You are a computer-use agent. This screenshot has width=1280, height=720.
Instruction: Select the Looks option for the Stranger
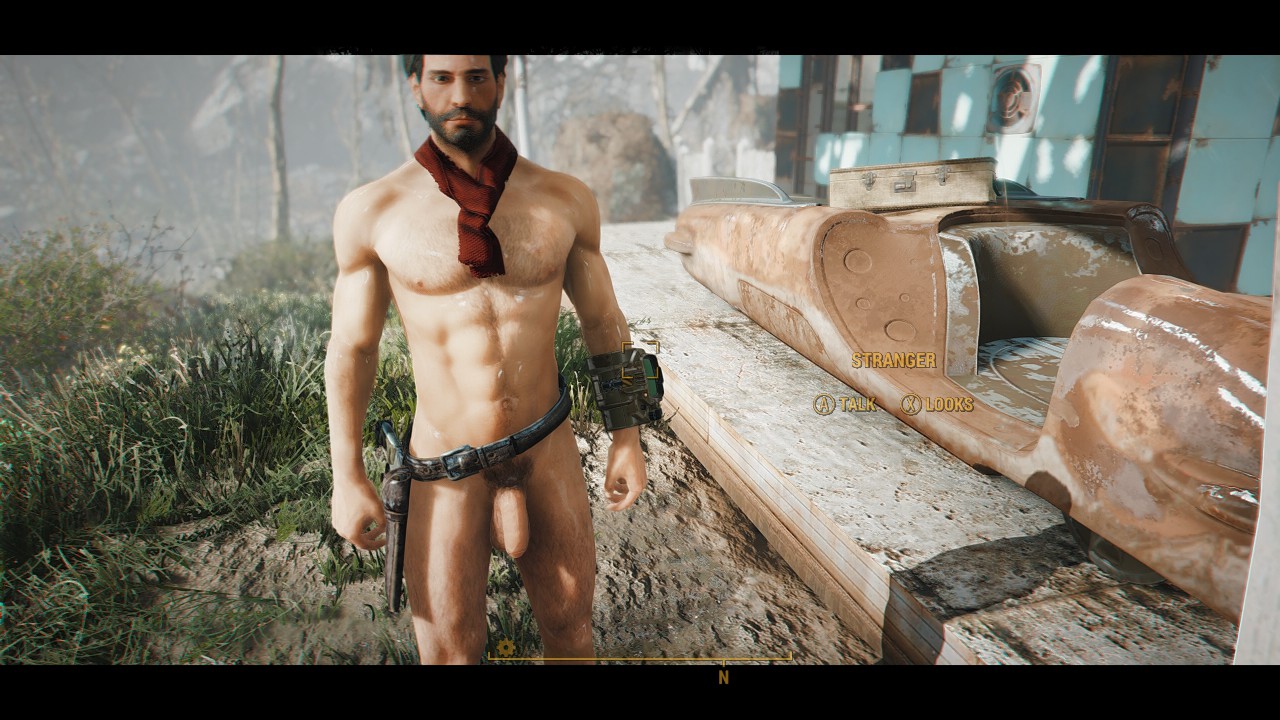click(937, 404)
